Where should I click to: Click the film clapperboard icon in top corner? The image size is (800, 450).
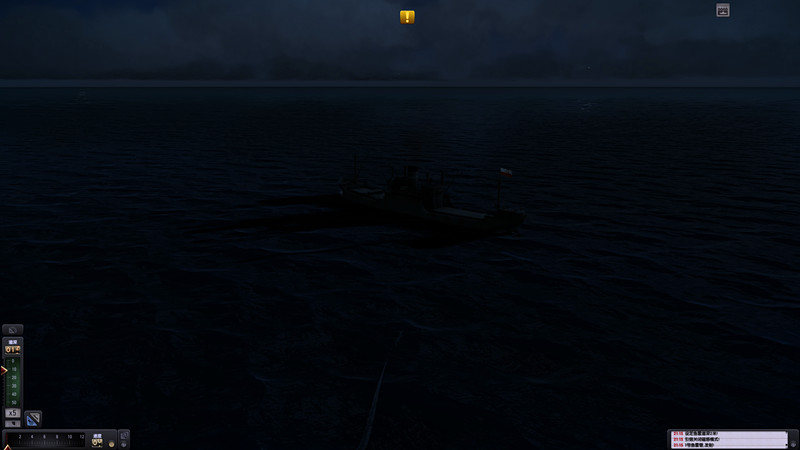click(723, 10)
